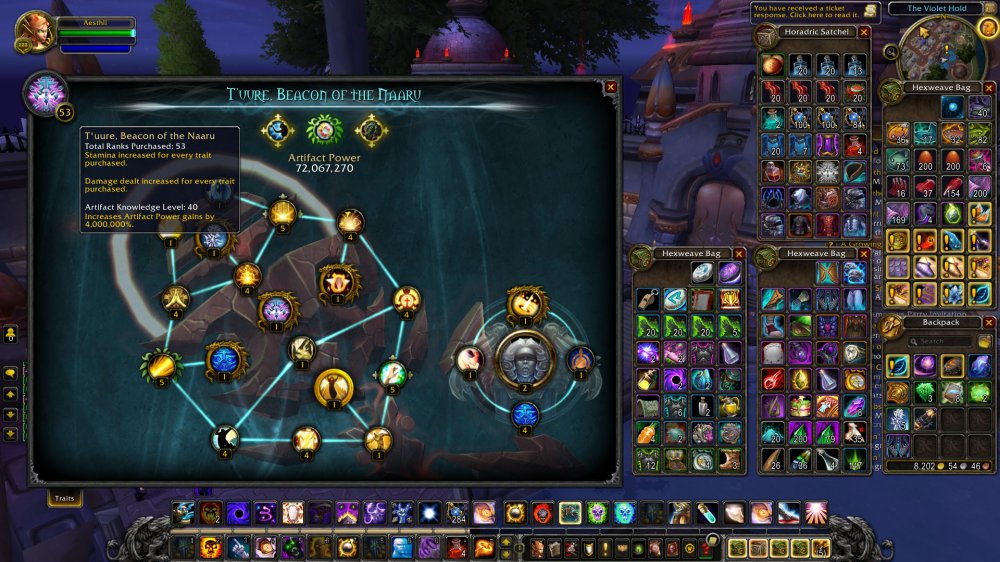This screenshot has height=562, width=1000.
Task: Close the Backpack window
Action: click(x=987, y=323)
